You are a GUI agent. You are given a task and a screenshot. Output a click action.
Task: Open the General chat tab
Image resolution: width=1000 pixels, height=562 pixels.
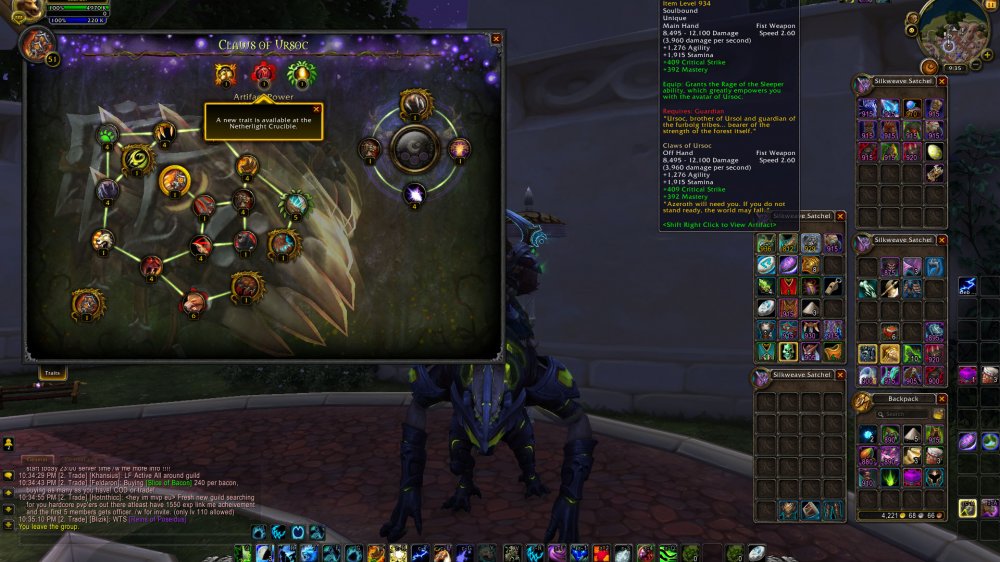[x=35, y=460]
